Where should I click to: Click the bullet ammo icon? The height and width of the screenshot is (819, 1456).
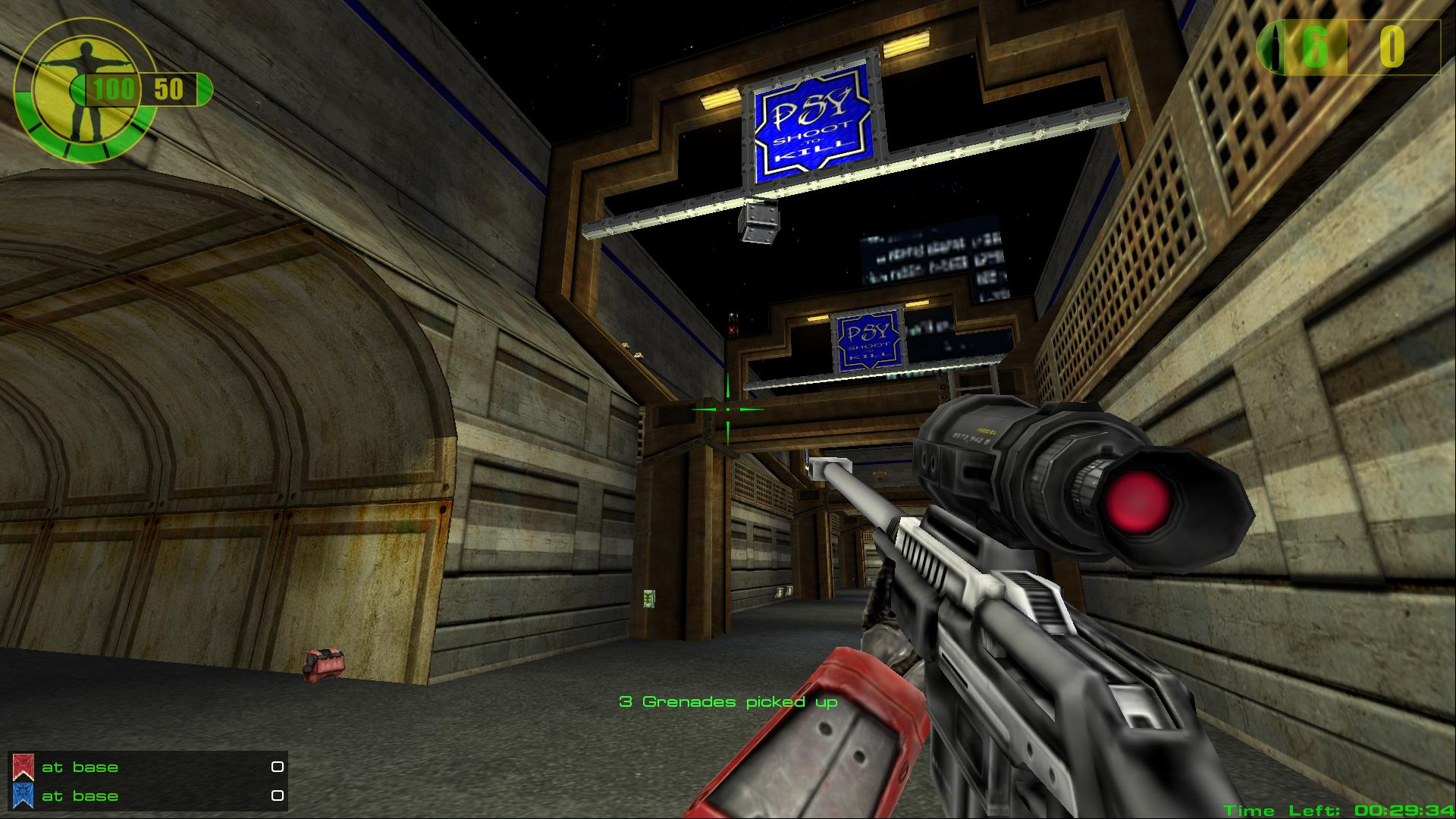pos(1276,48)
